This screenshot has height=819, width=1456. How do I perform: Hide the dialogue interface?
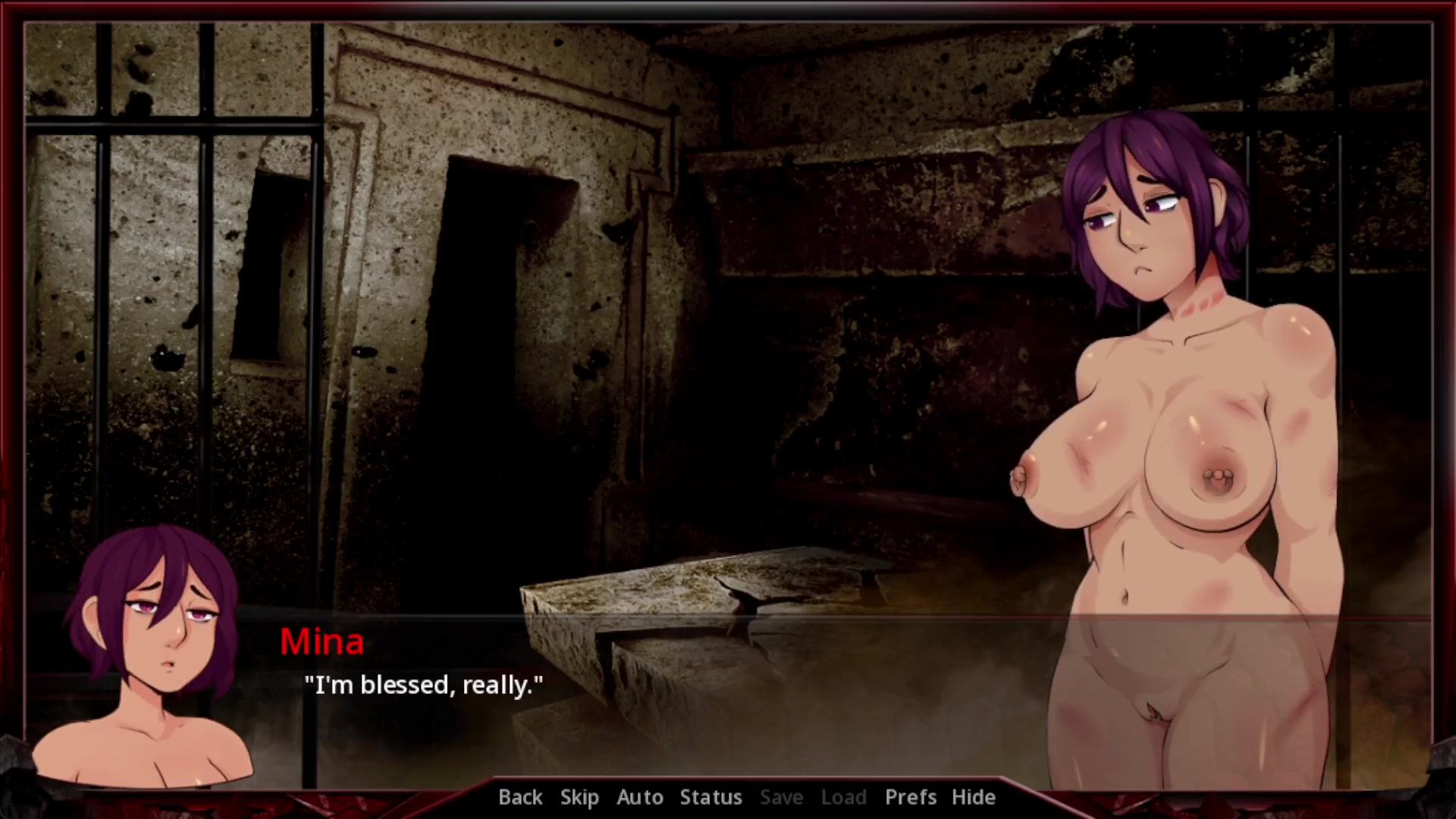pyautogui.click(x=973, y=797)
